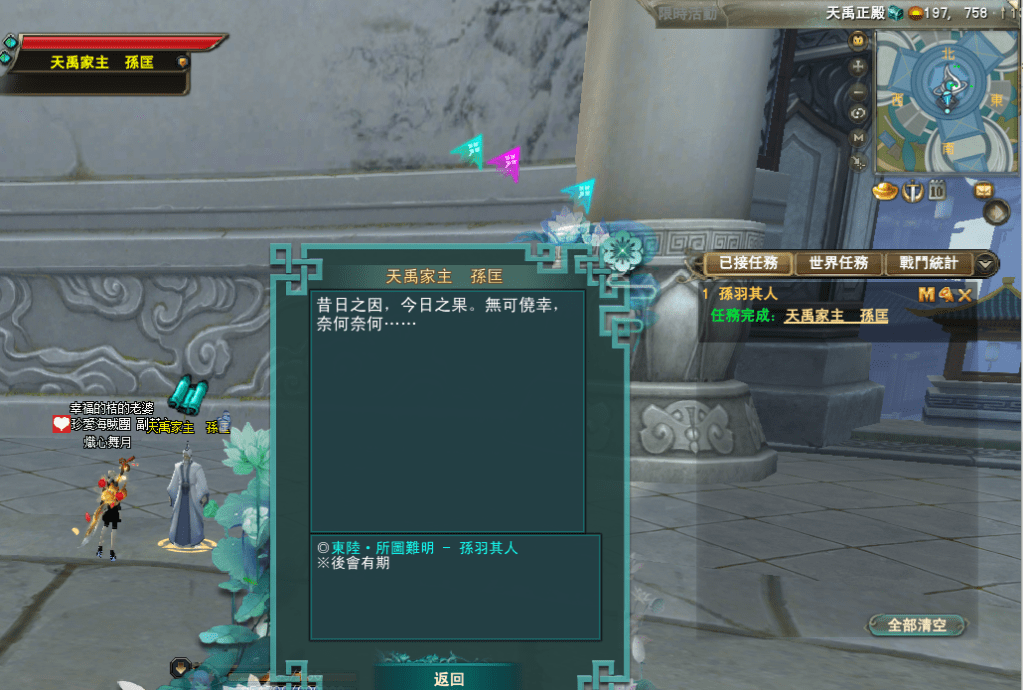The height and width of the screenshot is (690, 1023).
Task: Switch to the 已接任務 tab
Action: [748, 264]
